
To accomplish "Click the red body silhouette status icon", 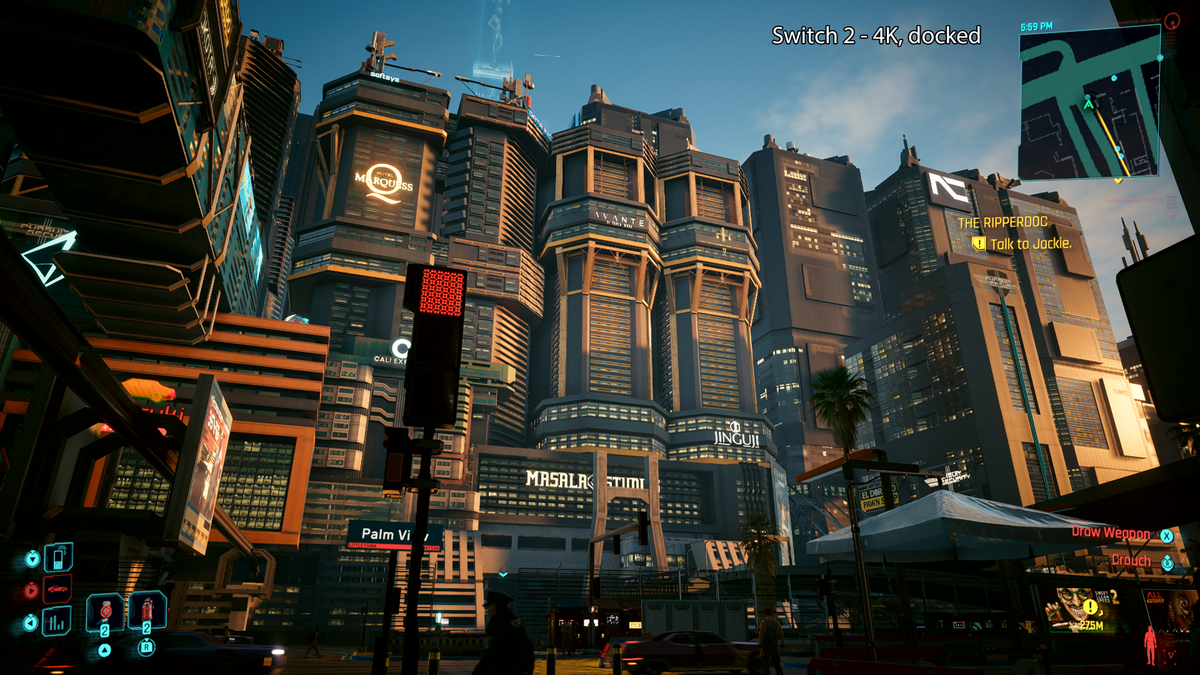I will pyautogui.click(x=1149, y=645).
